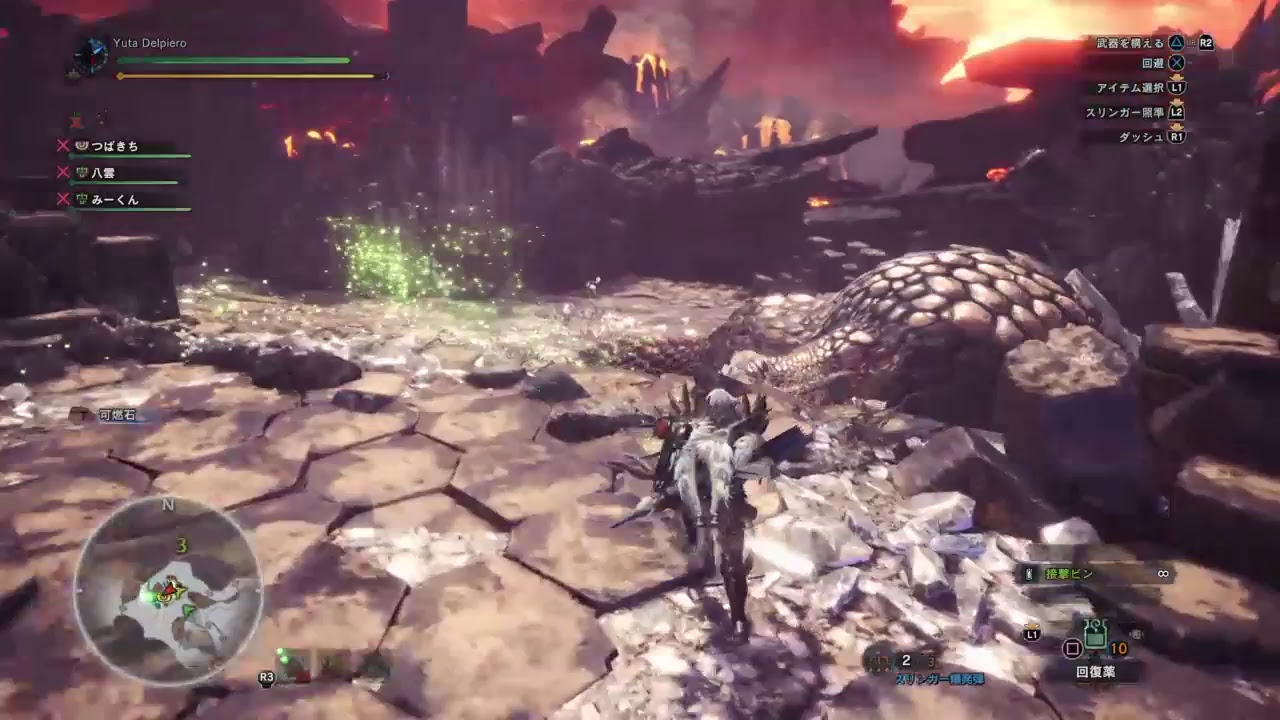Click the スリンガー爆民弾 ammo icon
The height and width of the screenshot is (720, 1280).
(x=878, y=660)
